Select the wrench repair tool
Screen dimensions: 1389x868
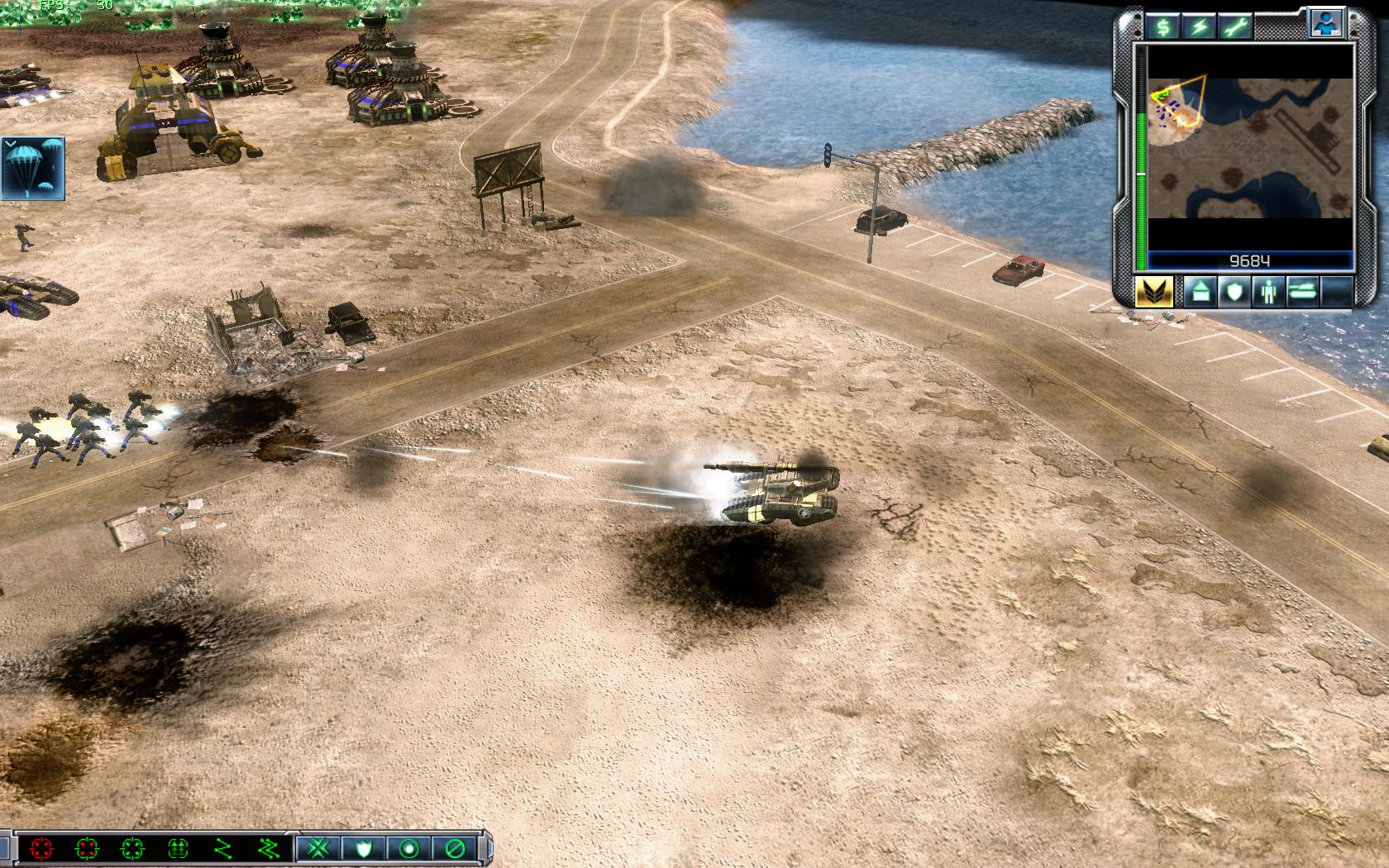click(1234, 26)
